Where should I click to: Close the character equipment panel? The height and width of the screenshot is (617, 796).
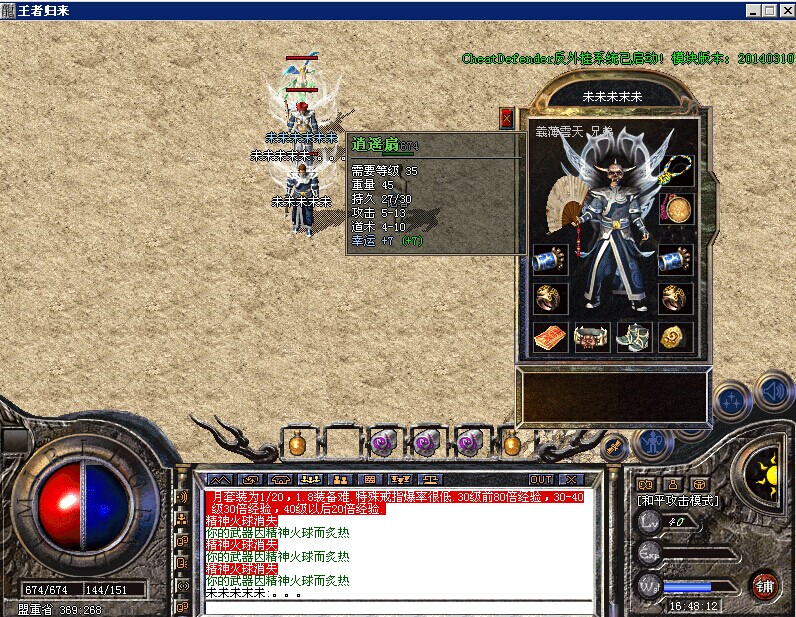tap(507, 118)
